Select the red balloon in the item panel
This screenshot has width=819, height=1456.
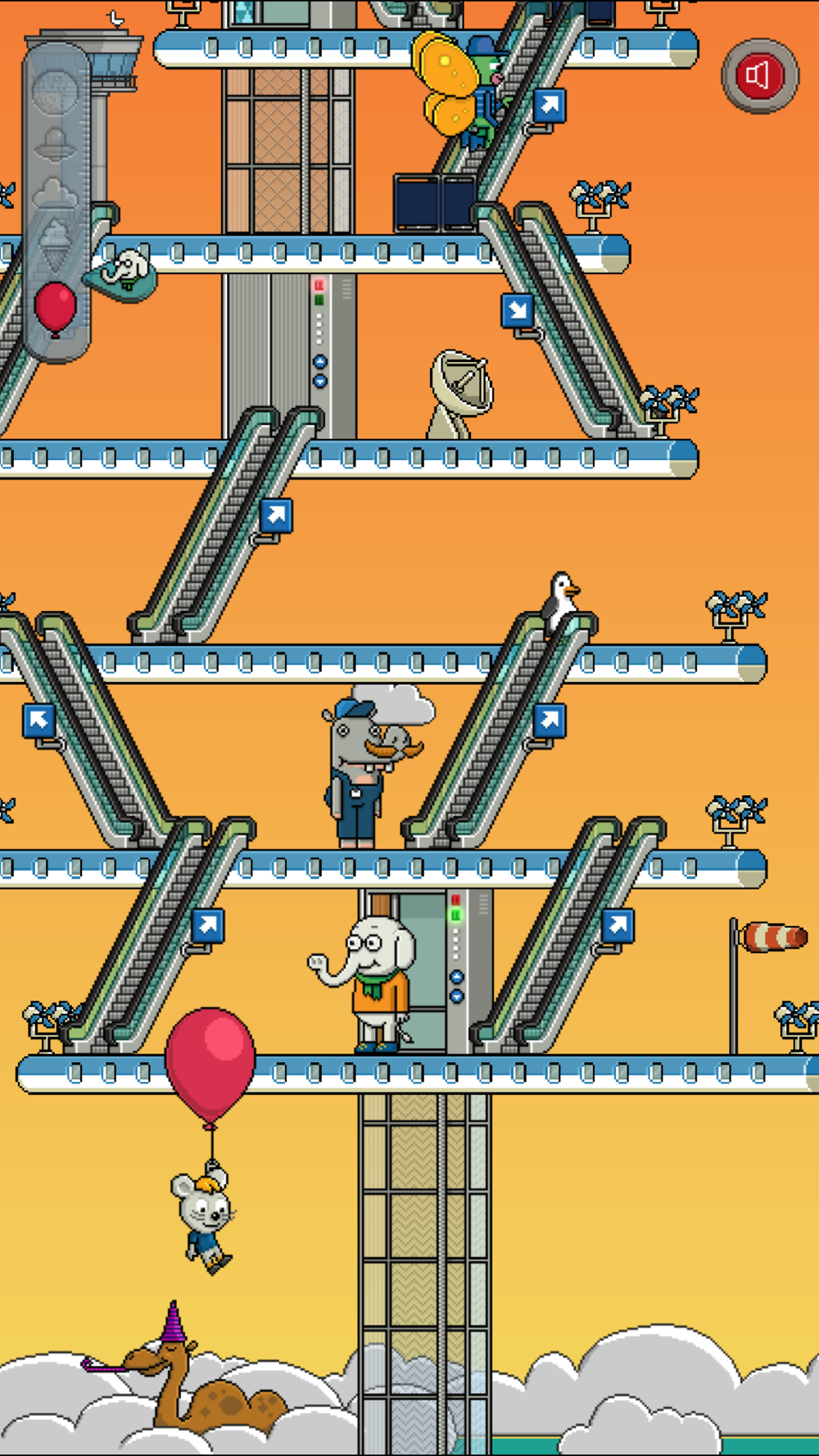pos(56,307)
